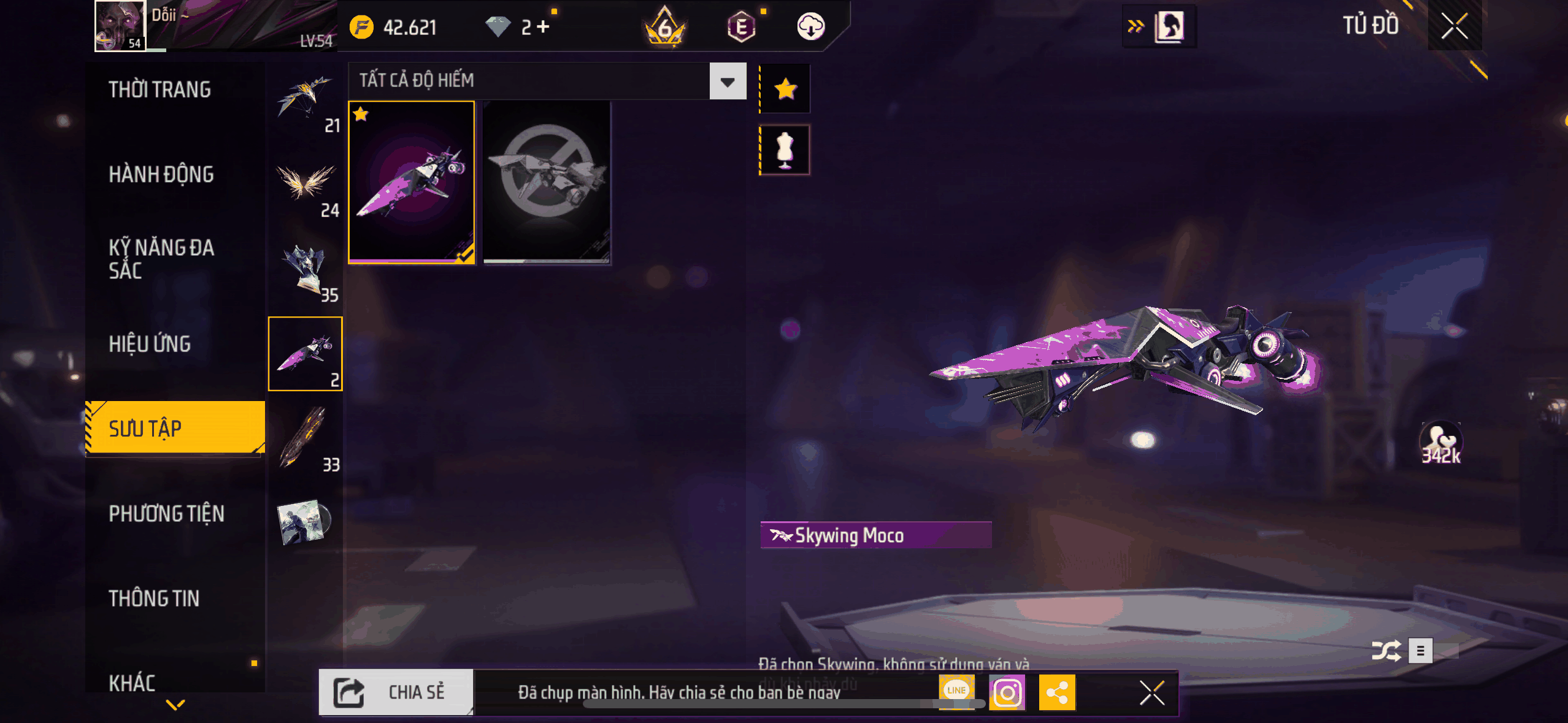Open the HIỆU ỨNG category
Viewport: 1568px width, 723px height.
(x=150, y=344)
